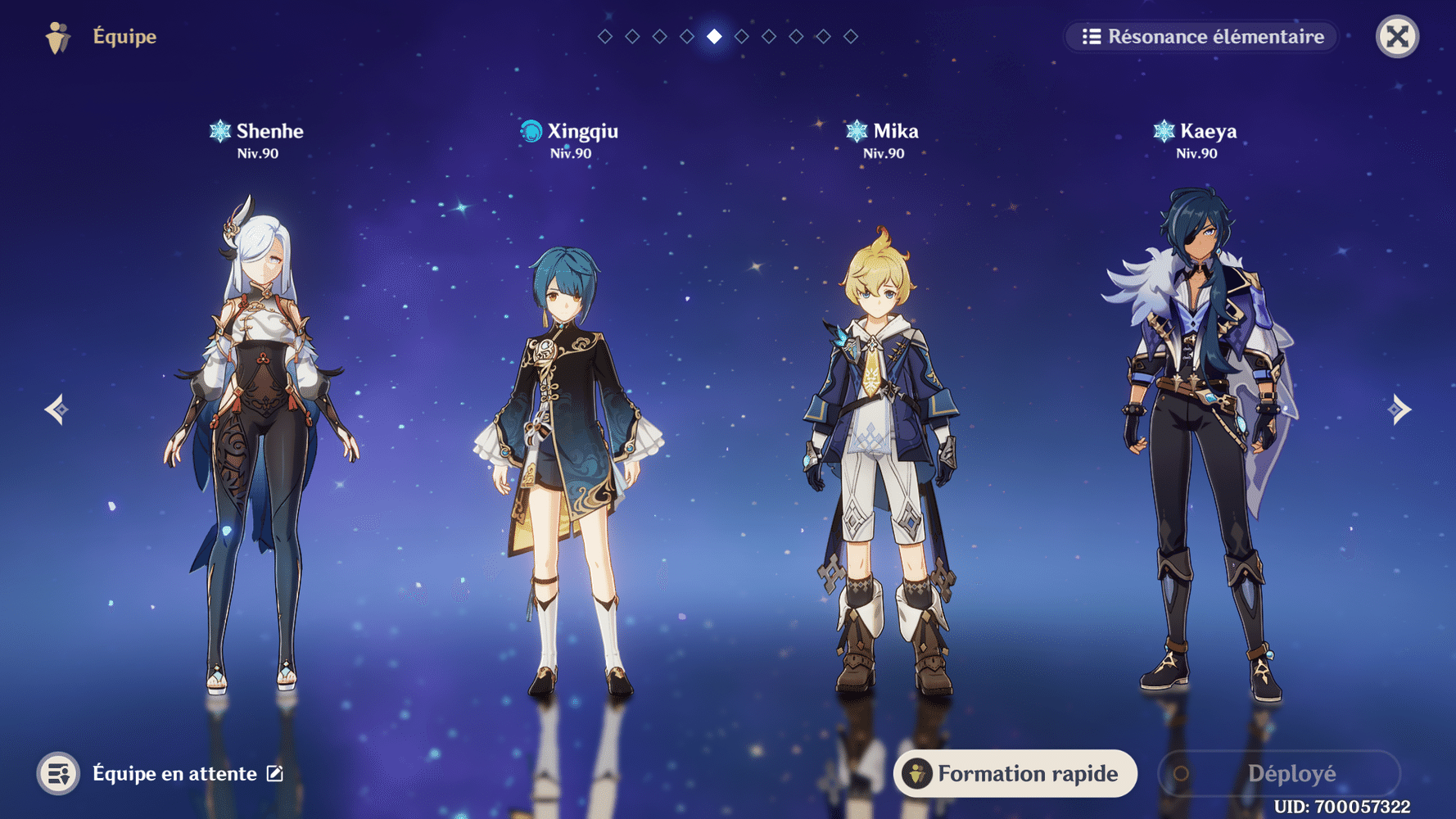
Task: Select Shenhe's character slot
Action: tap(258, 442)
